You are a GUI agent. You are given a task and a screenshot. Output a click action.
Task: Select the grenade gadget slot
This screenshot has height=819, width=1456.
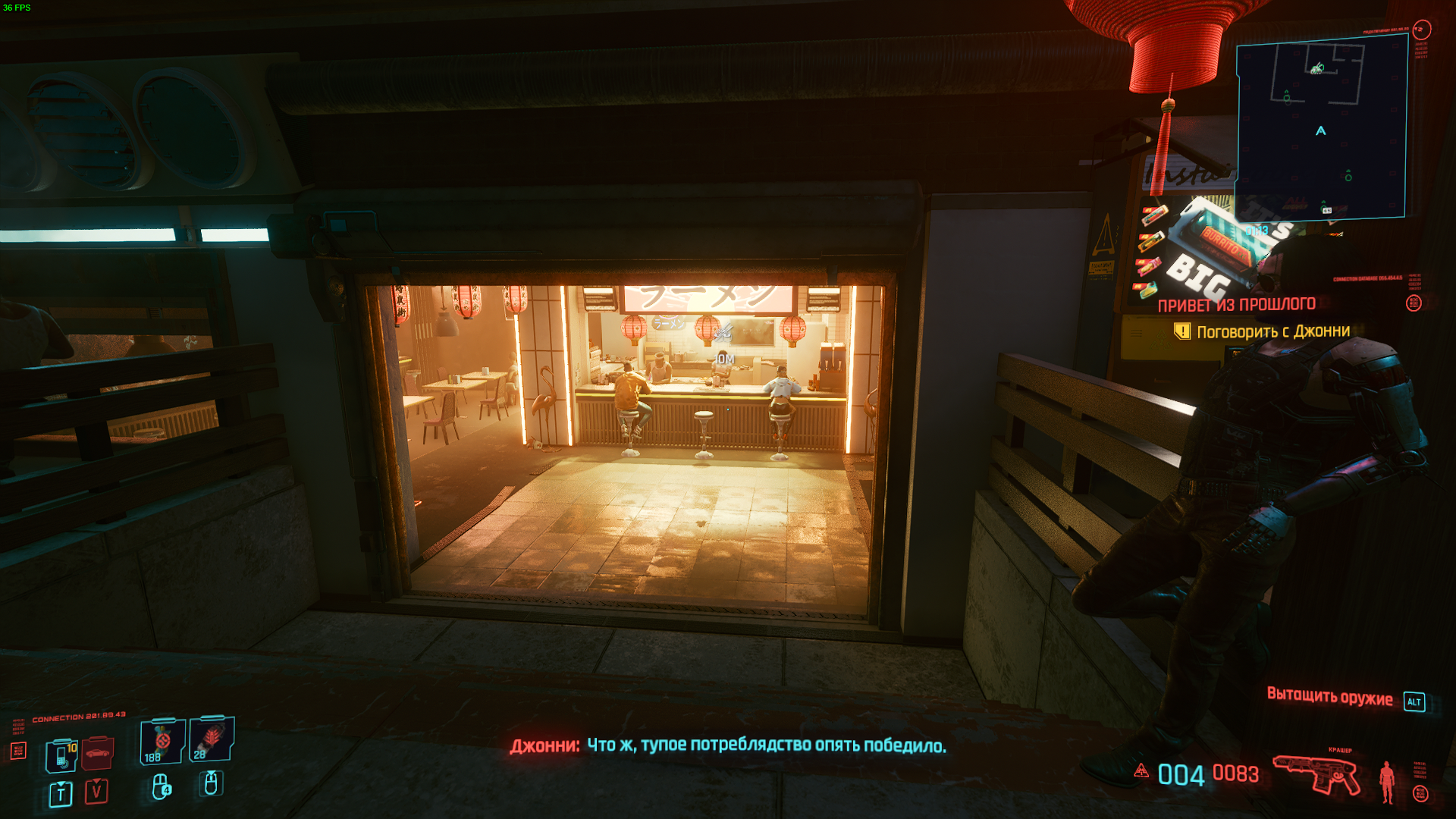[x=211, y=739]
